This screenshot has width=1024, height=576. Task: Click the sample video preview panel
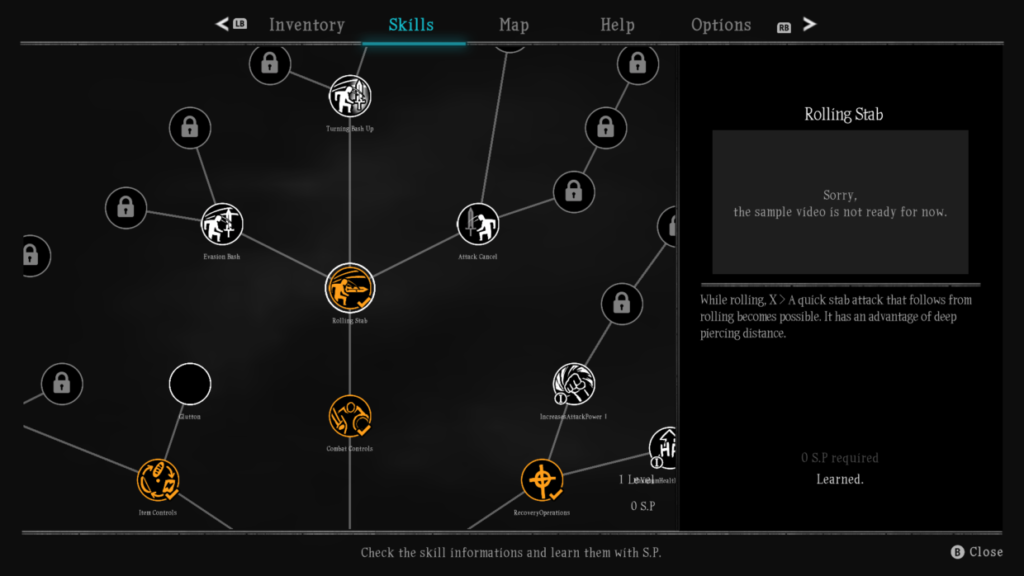(x=840, y=202)
